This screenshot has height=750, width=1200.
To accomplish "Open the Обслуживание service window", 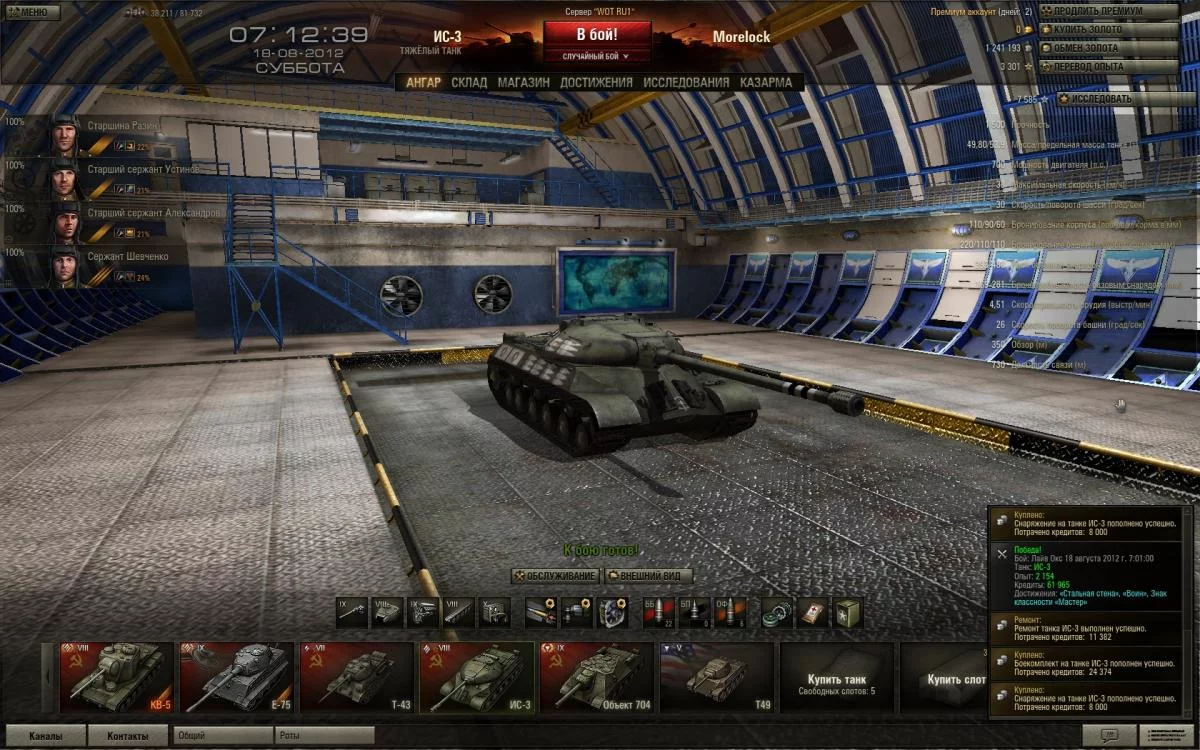I will click(x=556, y=576).
